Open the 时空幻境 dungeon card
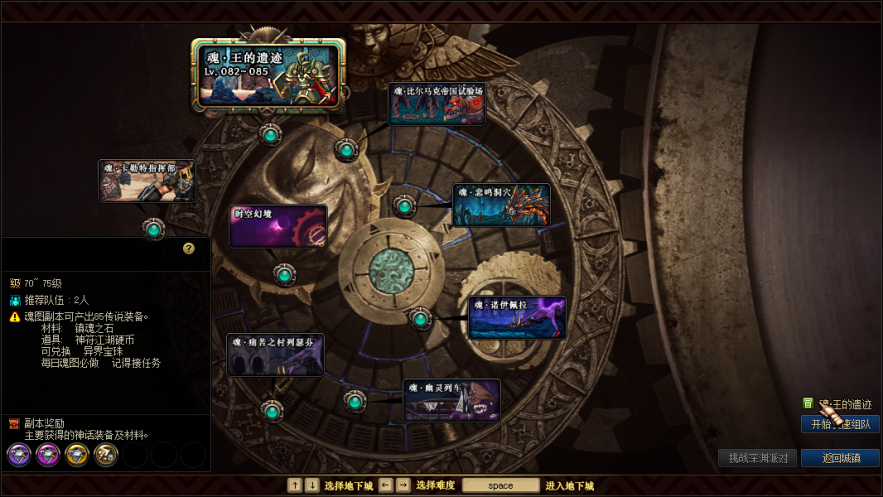The height and width of the screenshot is (497, 883). pos(278,226)
